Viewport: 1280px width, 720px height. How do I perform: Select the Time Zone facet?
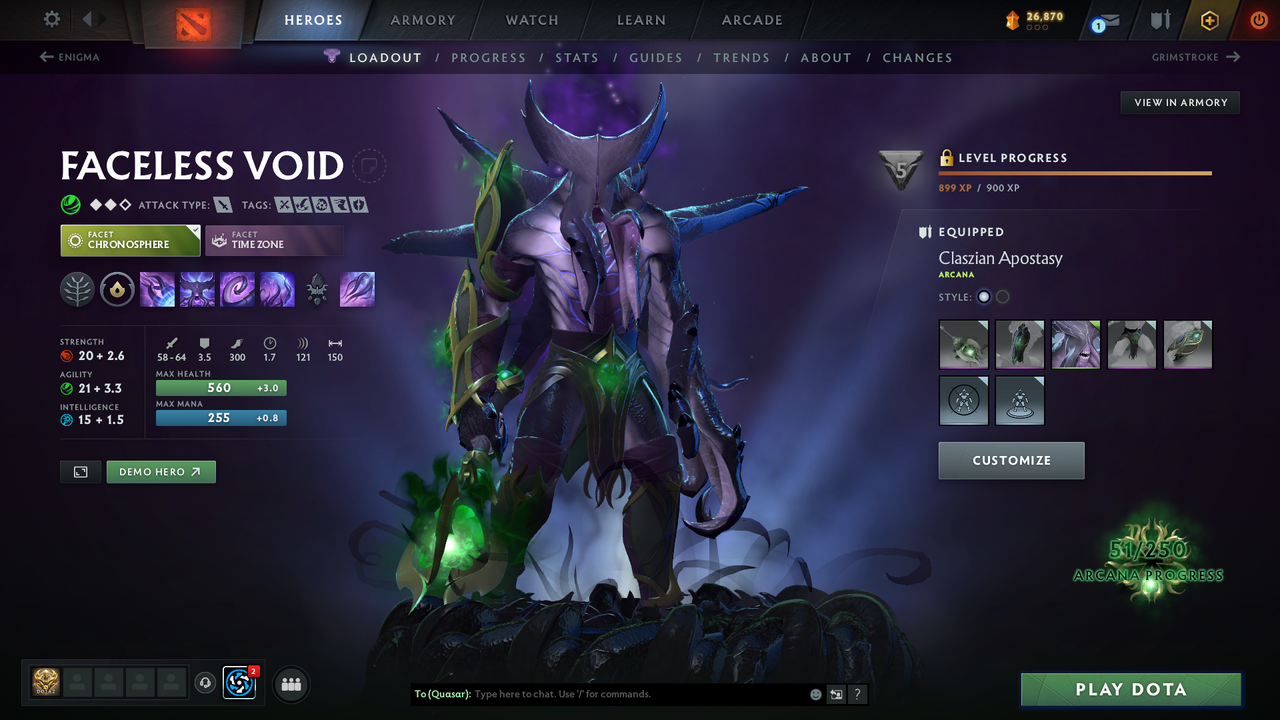click(274, 240)
